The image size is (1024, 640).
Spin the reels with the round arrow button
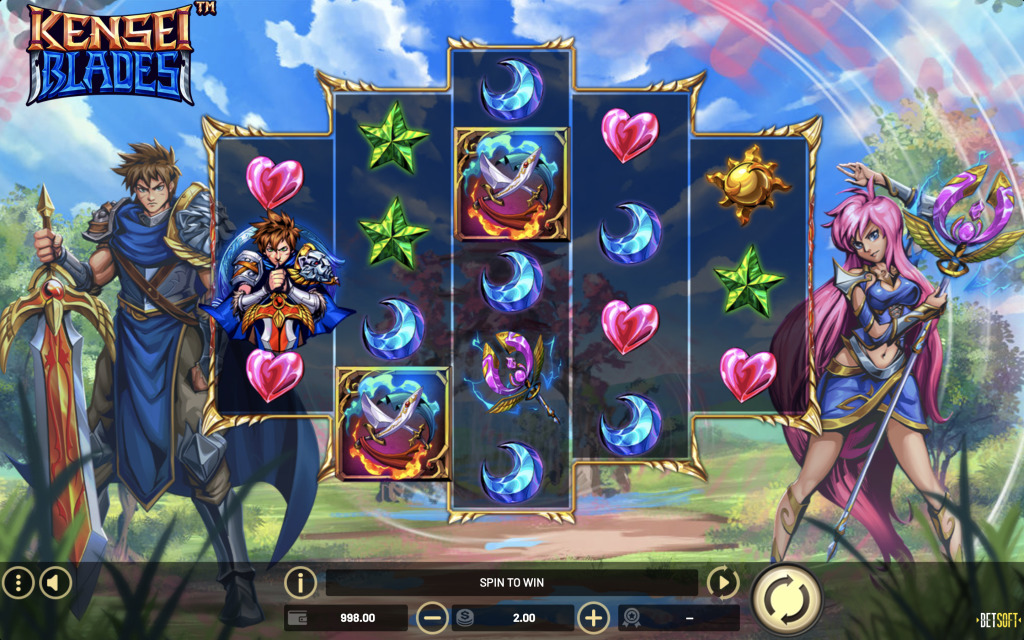(786, 600)
